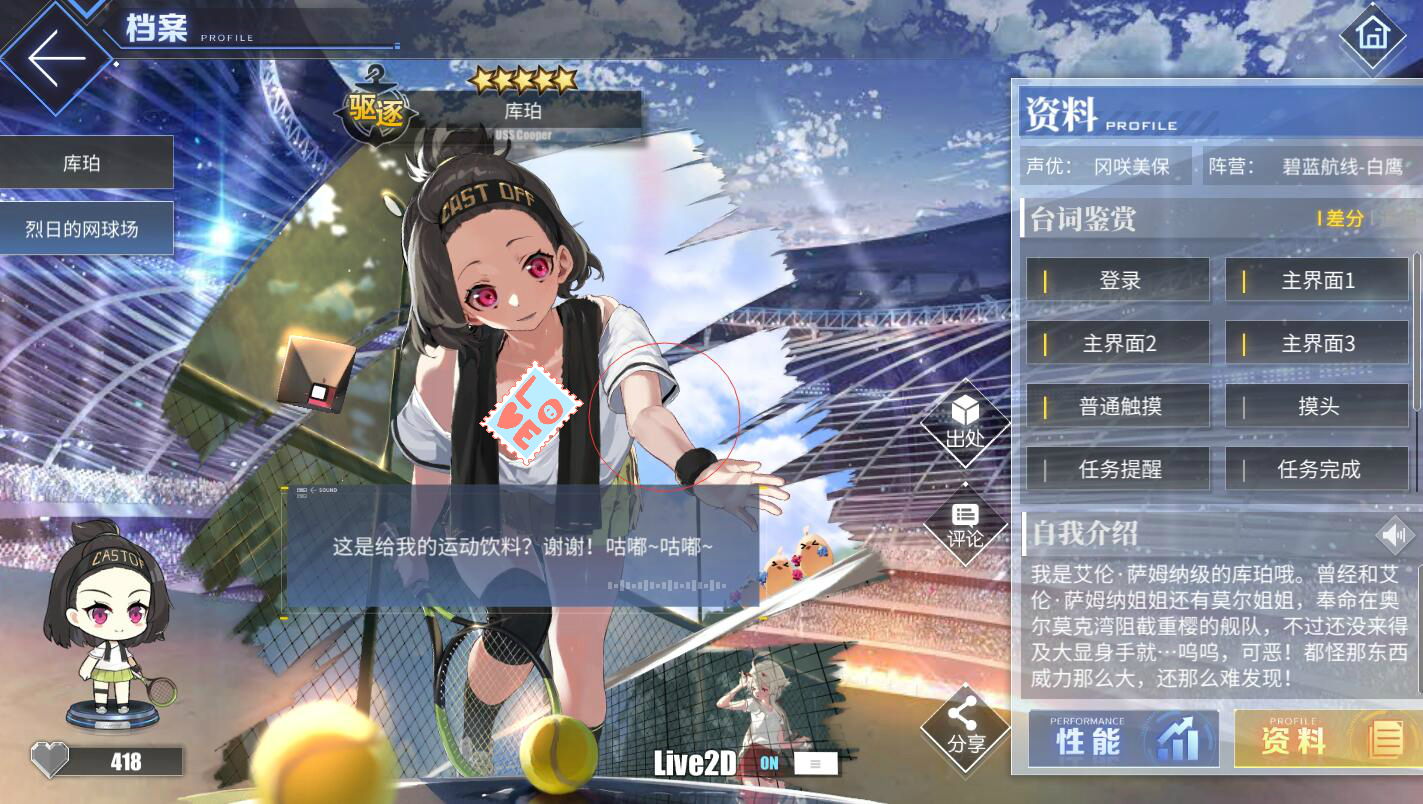The height and width of the screenshot is (804, 1423).
Task: Return to the home screen
Action: (x=1372, y=35)
